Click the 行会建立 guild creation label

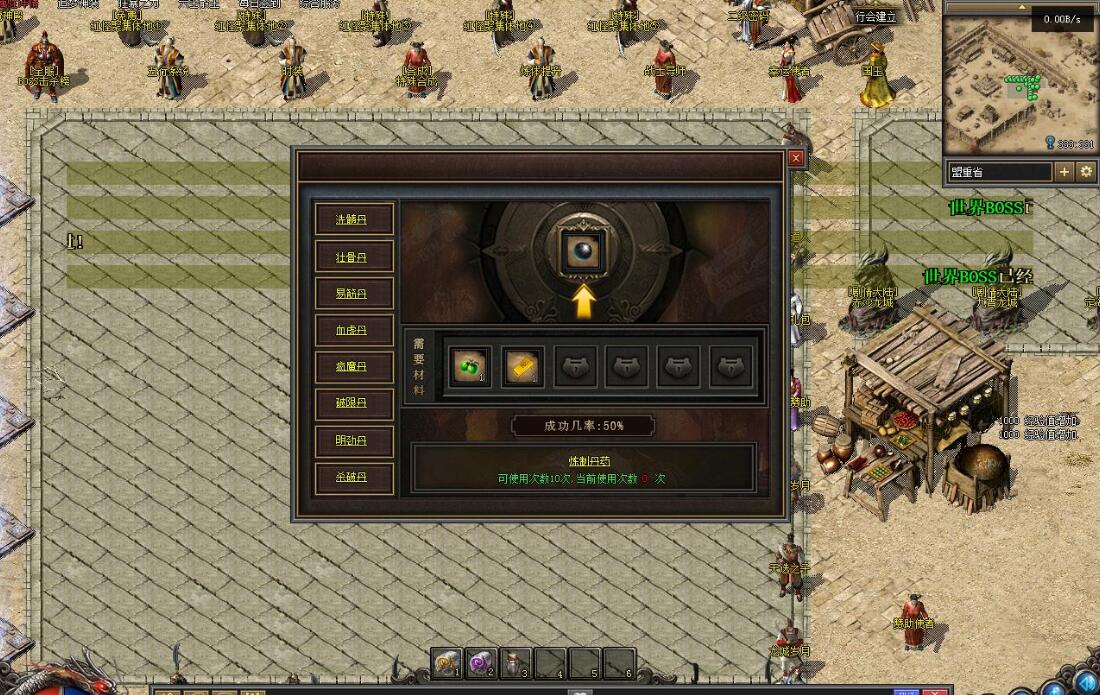(876, 16)
